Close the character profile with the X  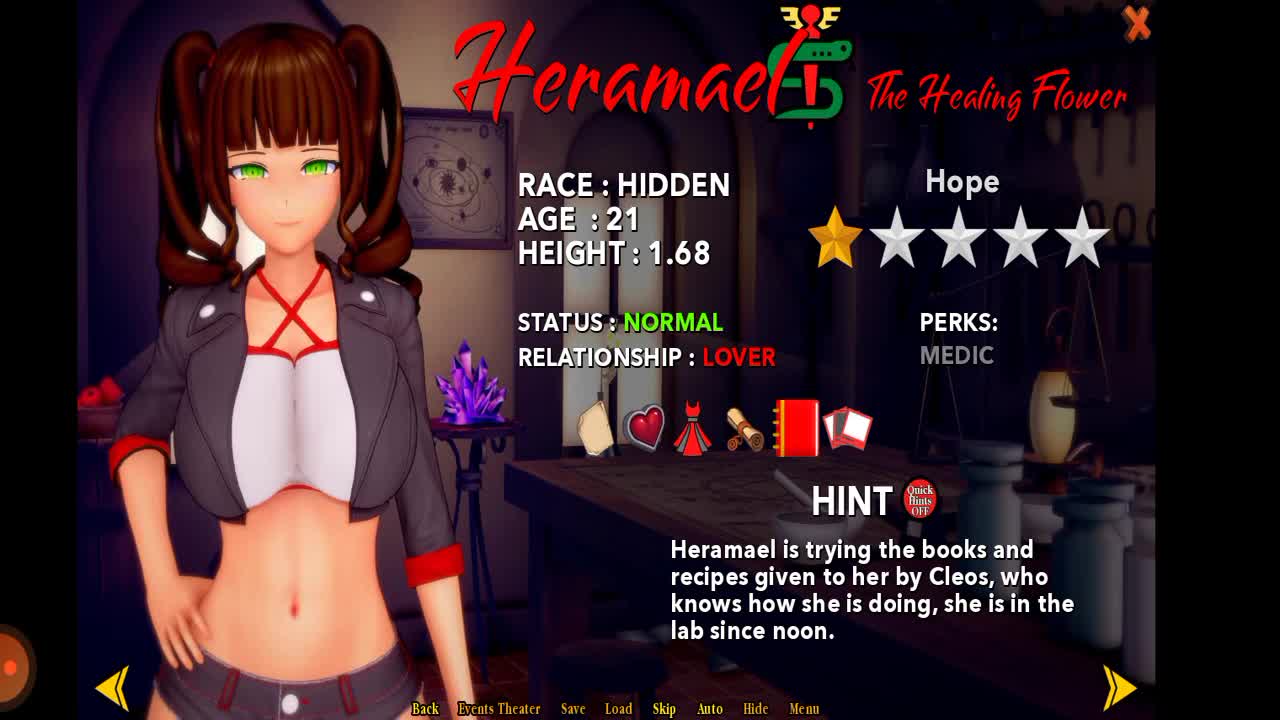coord(1137,23)
